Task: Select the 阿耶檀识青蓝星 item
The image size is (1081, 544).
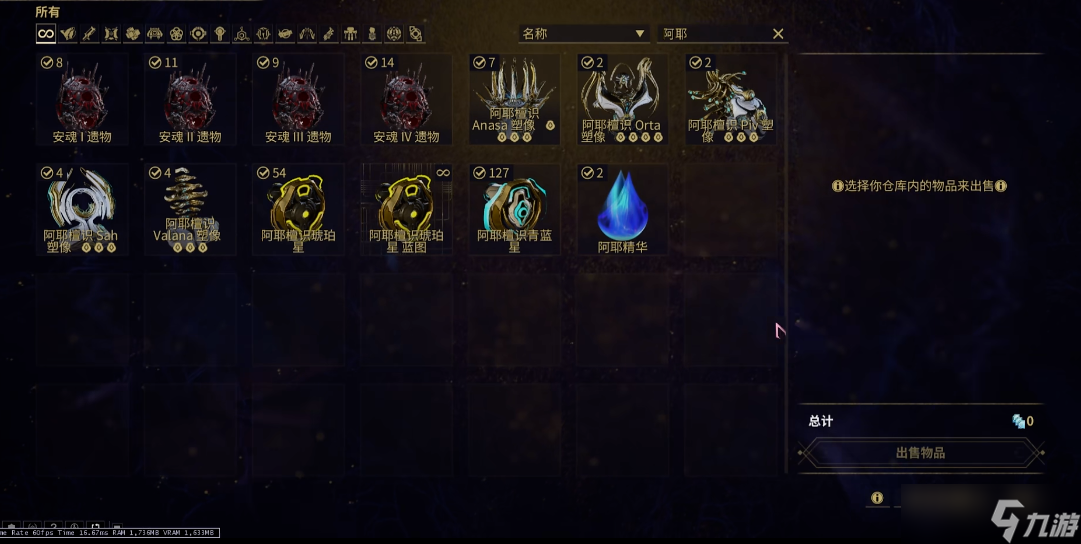Action: (x=514, y=209)
